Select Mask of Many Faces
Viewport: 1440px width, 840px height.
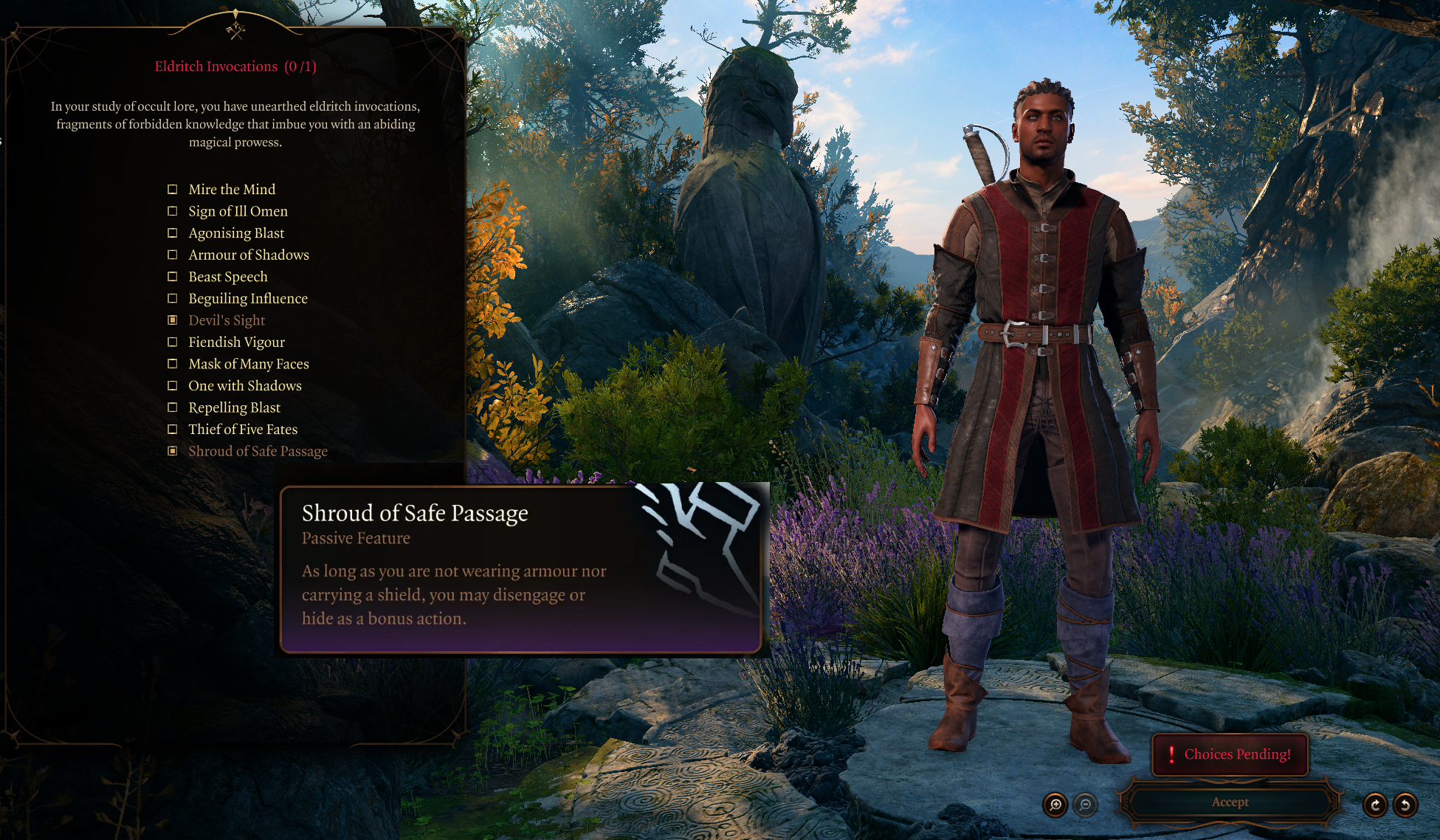click(x=248, y=364)
